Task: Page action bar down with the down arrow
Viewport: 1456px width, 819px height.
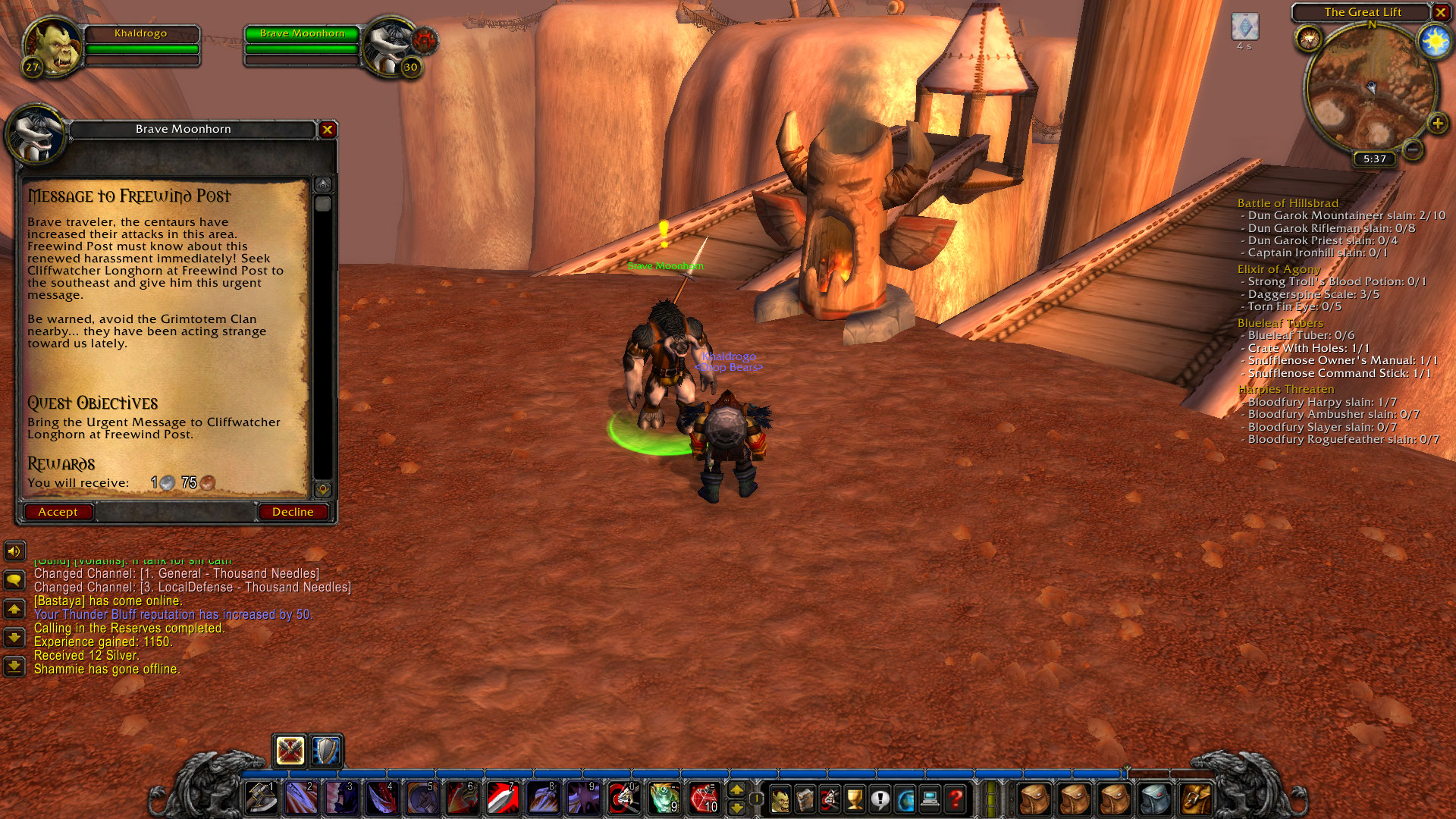Action: pos(738,808)
